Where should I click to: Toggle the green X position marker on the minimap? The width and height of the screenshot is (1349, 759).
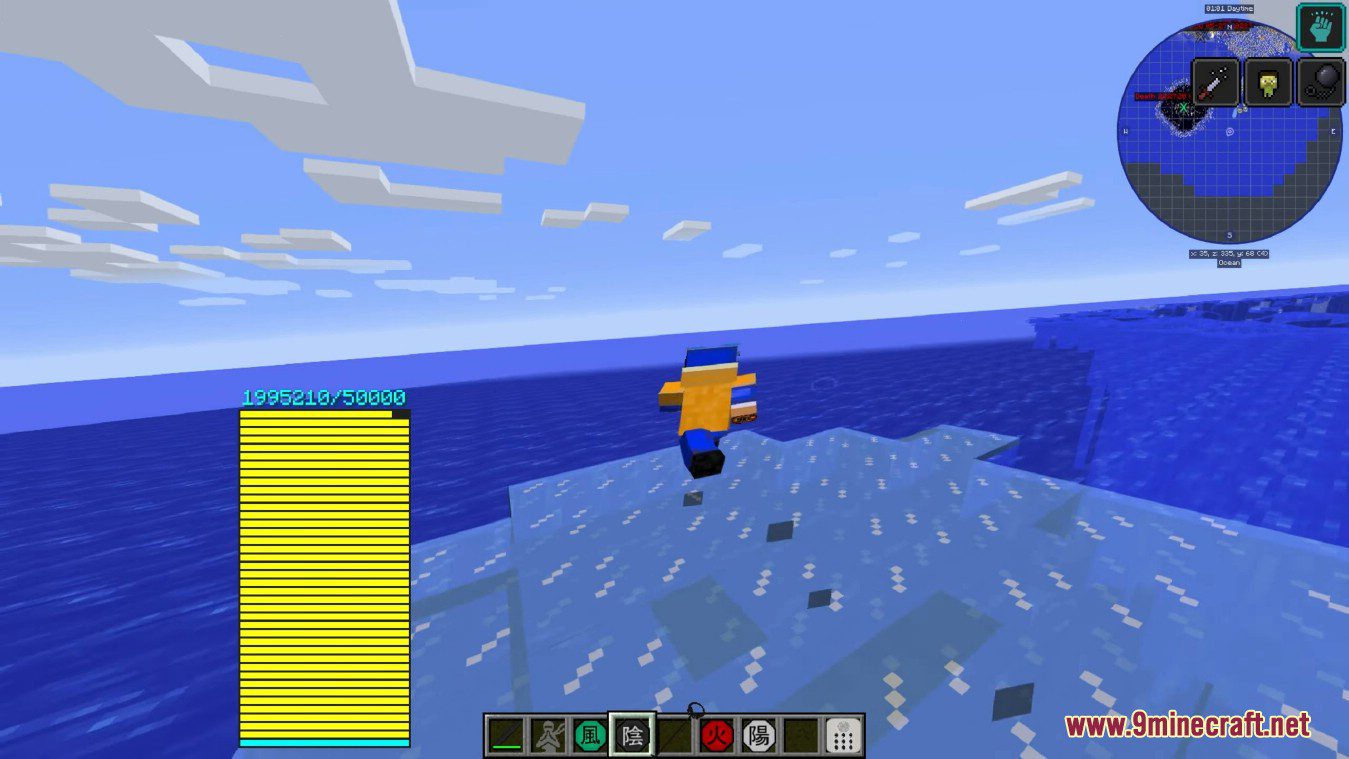pyautogui.click(x=1183, y=108)
